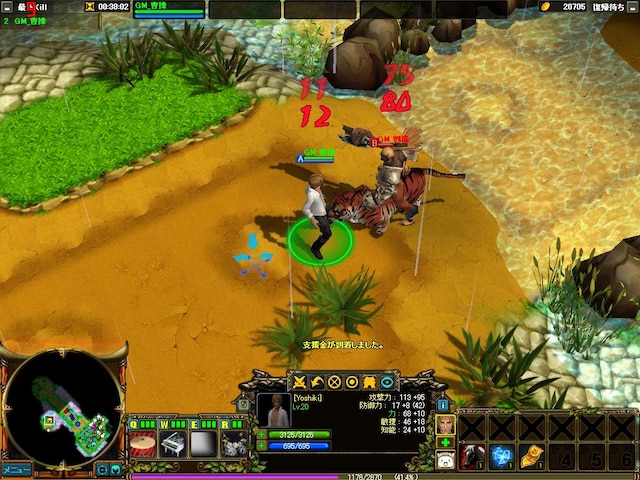Activate the blue crystal item
Screen dimensions: 640x480
click(501, 457)
